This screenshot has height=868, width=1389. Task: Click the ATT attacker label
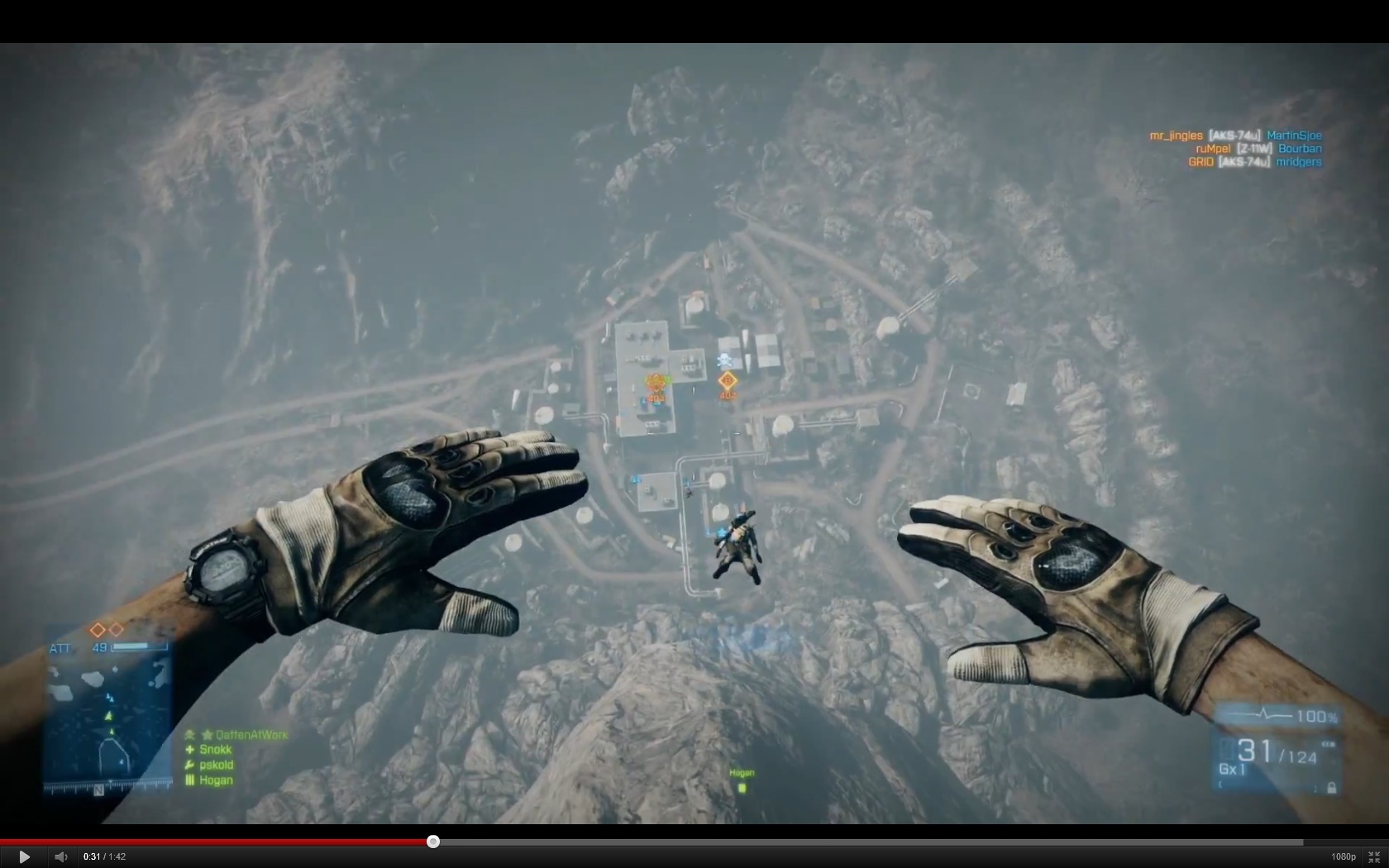(61, 648)
